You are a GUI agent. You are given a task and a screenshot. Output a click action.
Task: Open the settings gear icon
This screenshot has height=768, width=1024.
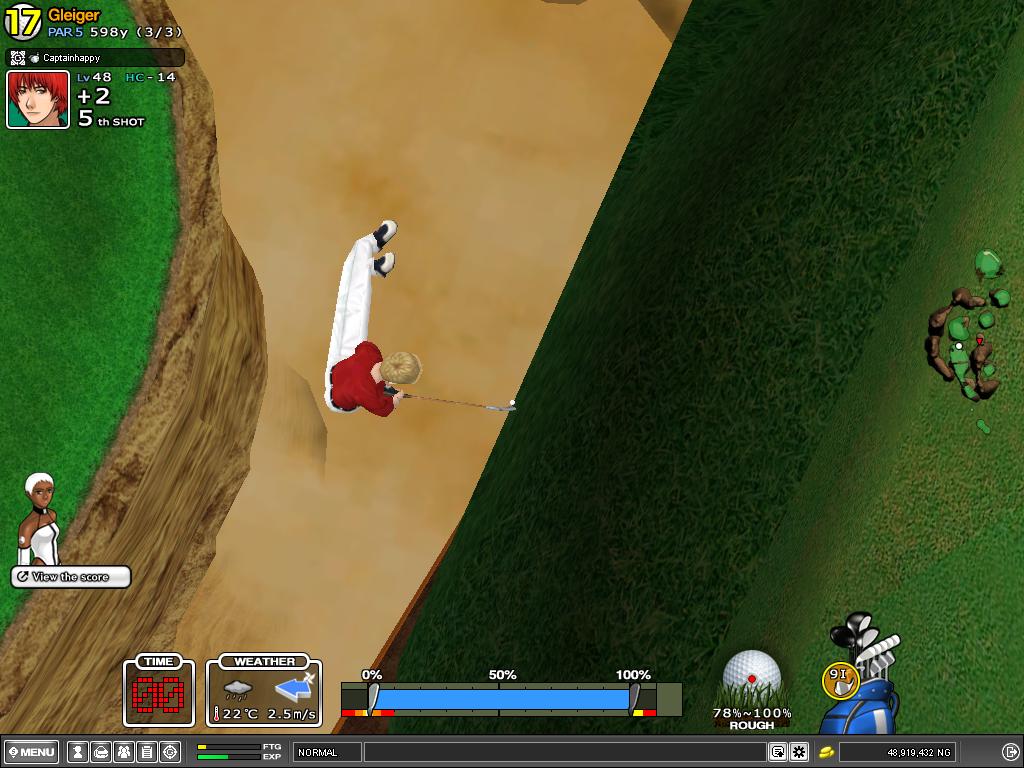pos(799,752)
